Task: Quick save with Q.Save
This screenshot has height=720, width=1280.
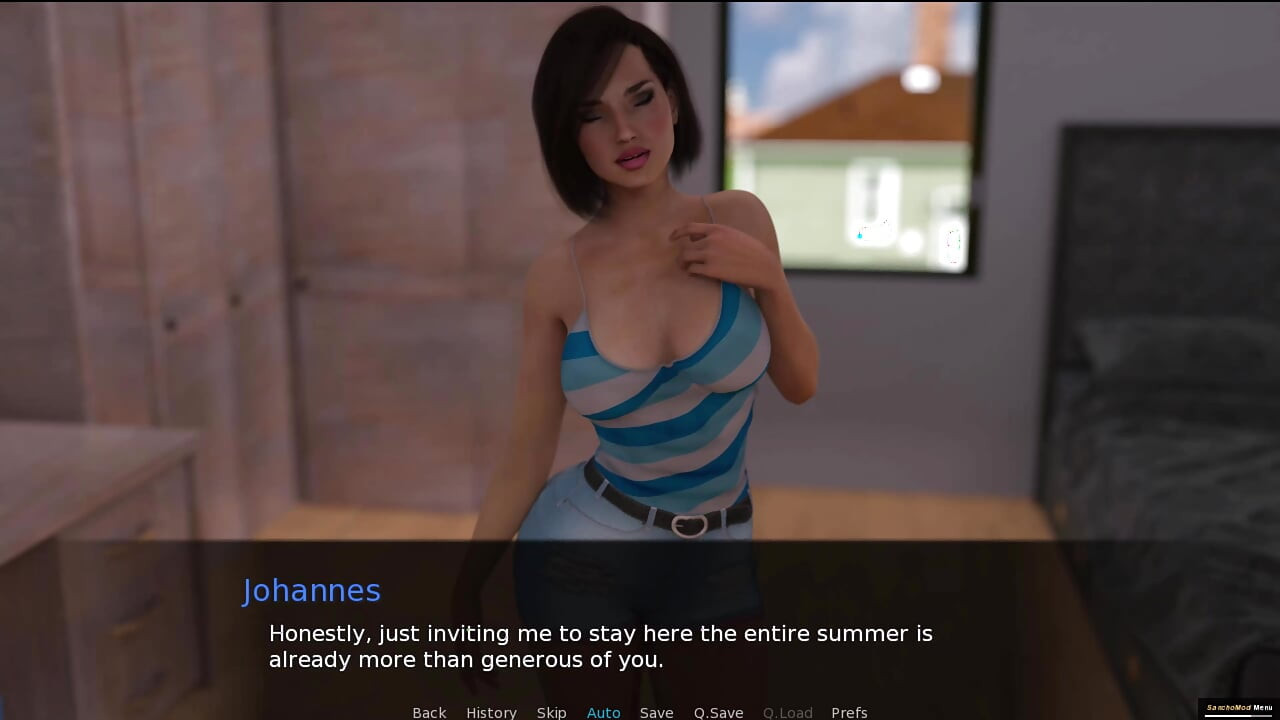Action: point(718,712)
